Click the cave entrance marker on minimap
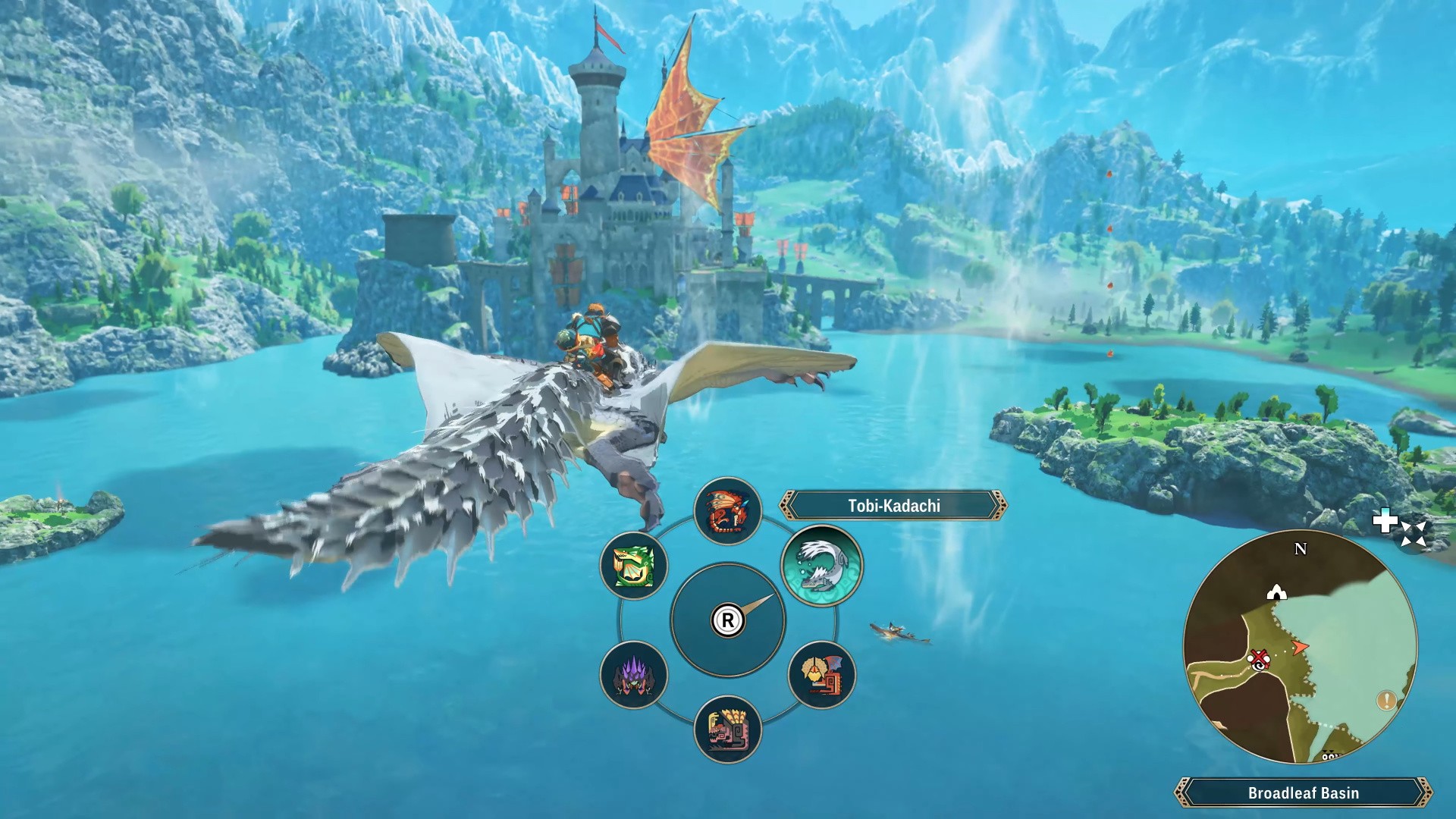Viewport: 1456px width, 819px height. [1278, 591]
